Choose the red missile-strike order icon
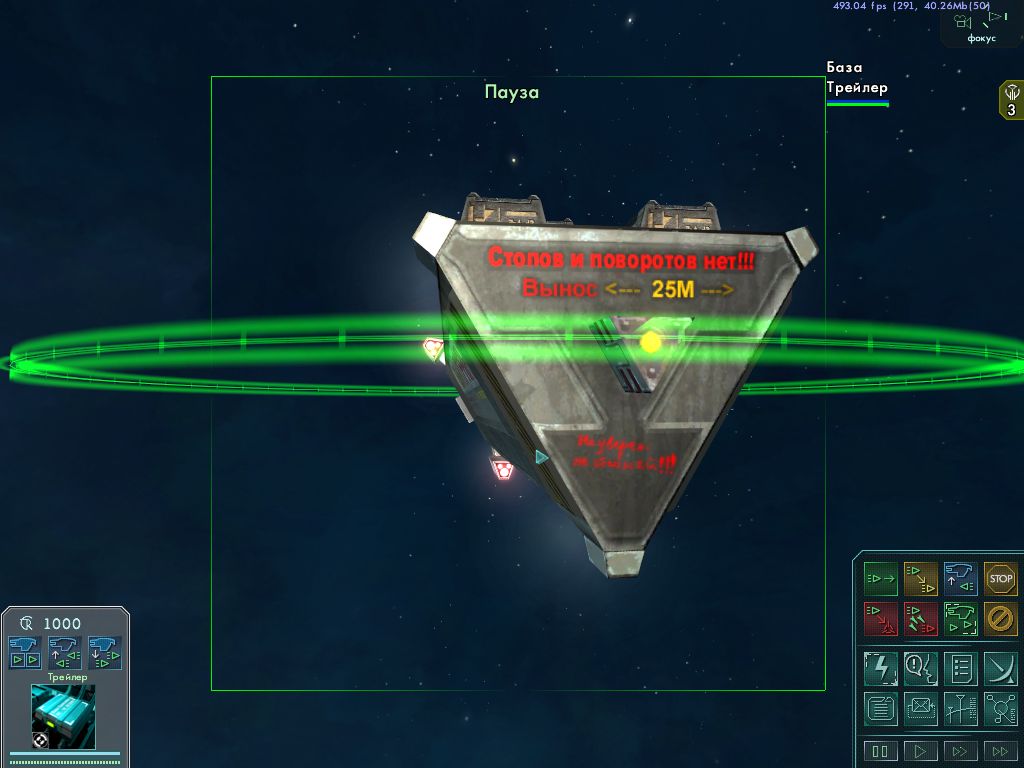1024x768 pixels. pyautogui.click(x=920, y=618)
